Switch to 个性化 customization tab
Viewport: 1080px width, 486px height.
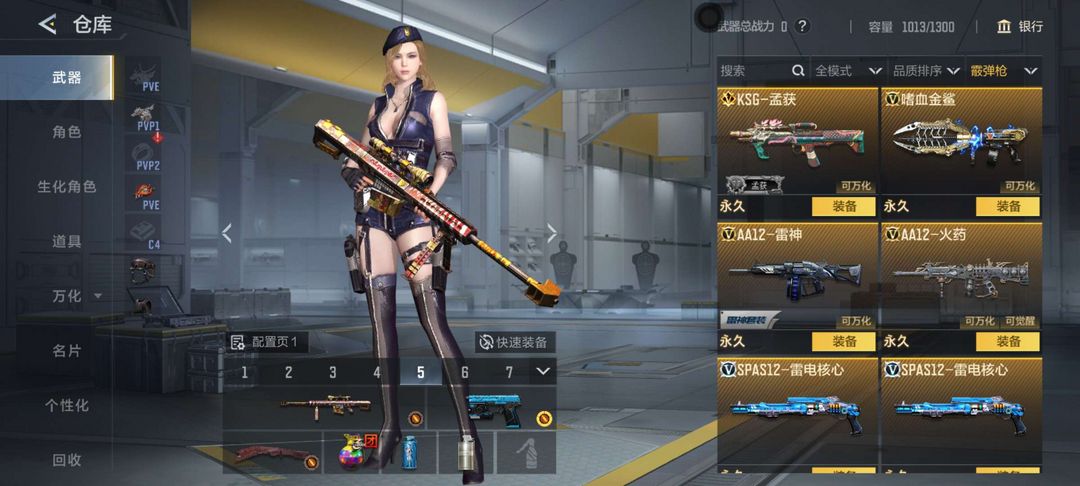click(66, 405)
